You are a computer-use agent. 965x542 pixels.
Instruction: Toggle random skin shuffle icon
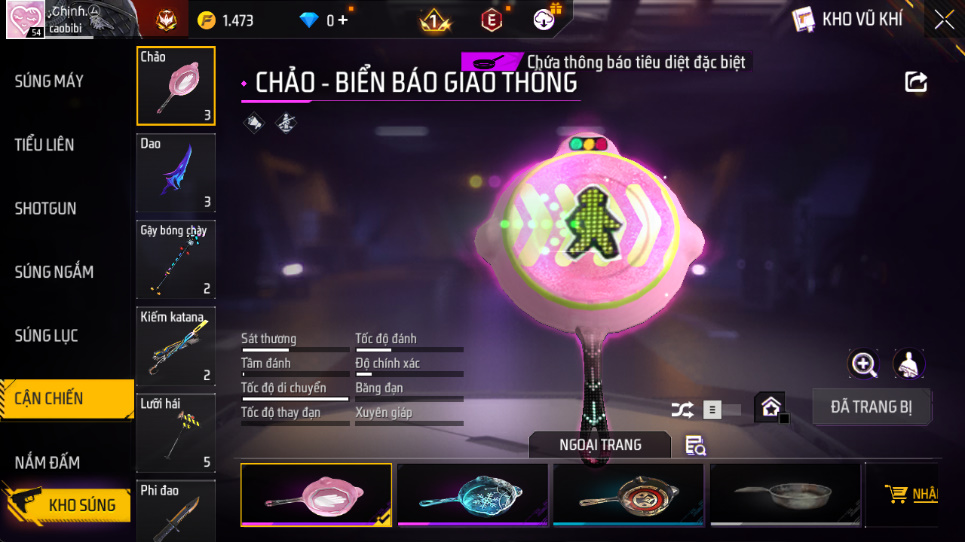tap(682, 409)
